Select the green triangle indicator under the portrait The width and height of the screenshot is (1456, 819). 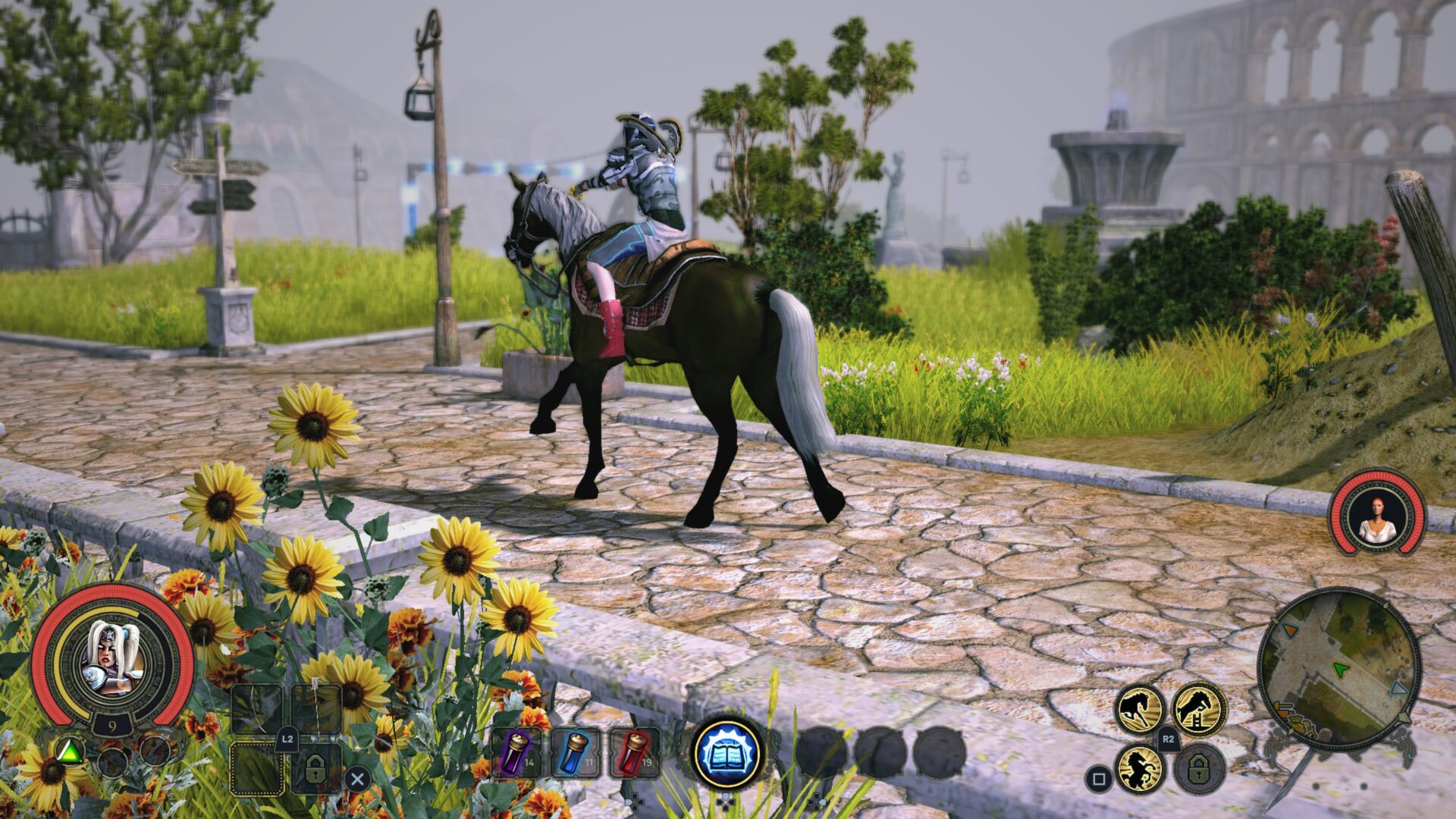coord(71,752)
